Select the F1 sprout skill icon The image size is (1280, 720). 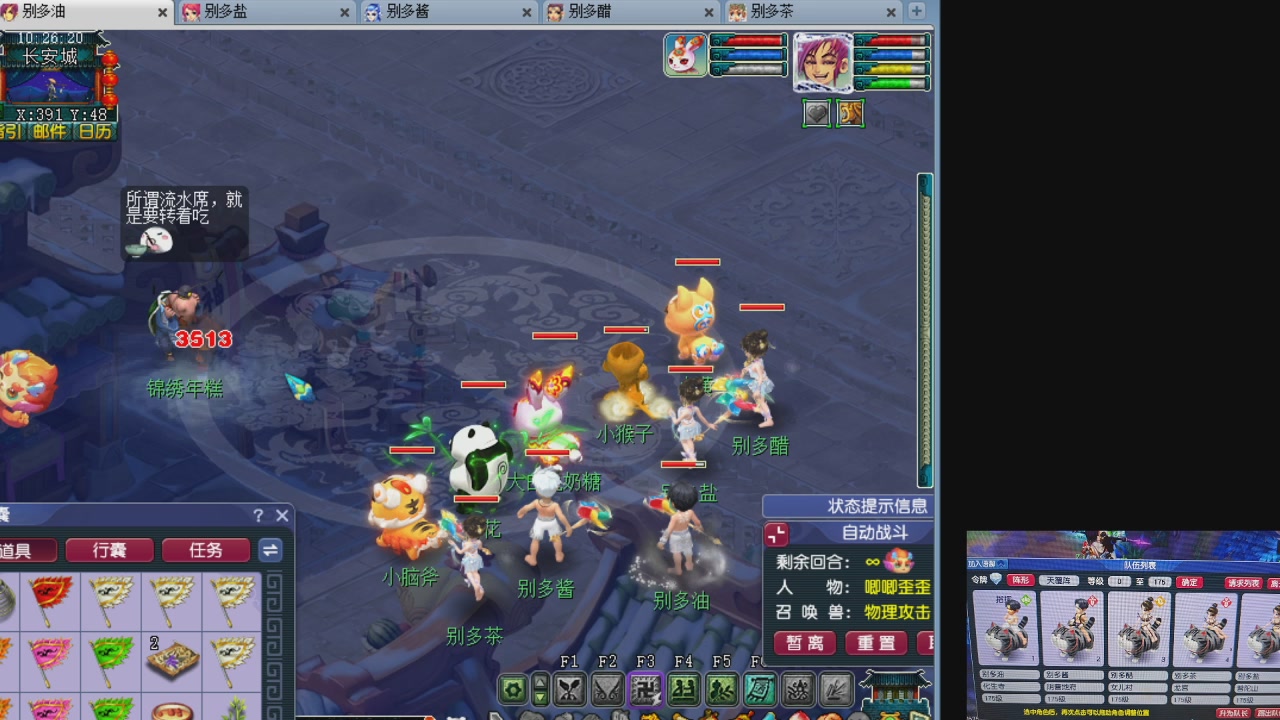(x=568, y=689)
